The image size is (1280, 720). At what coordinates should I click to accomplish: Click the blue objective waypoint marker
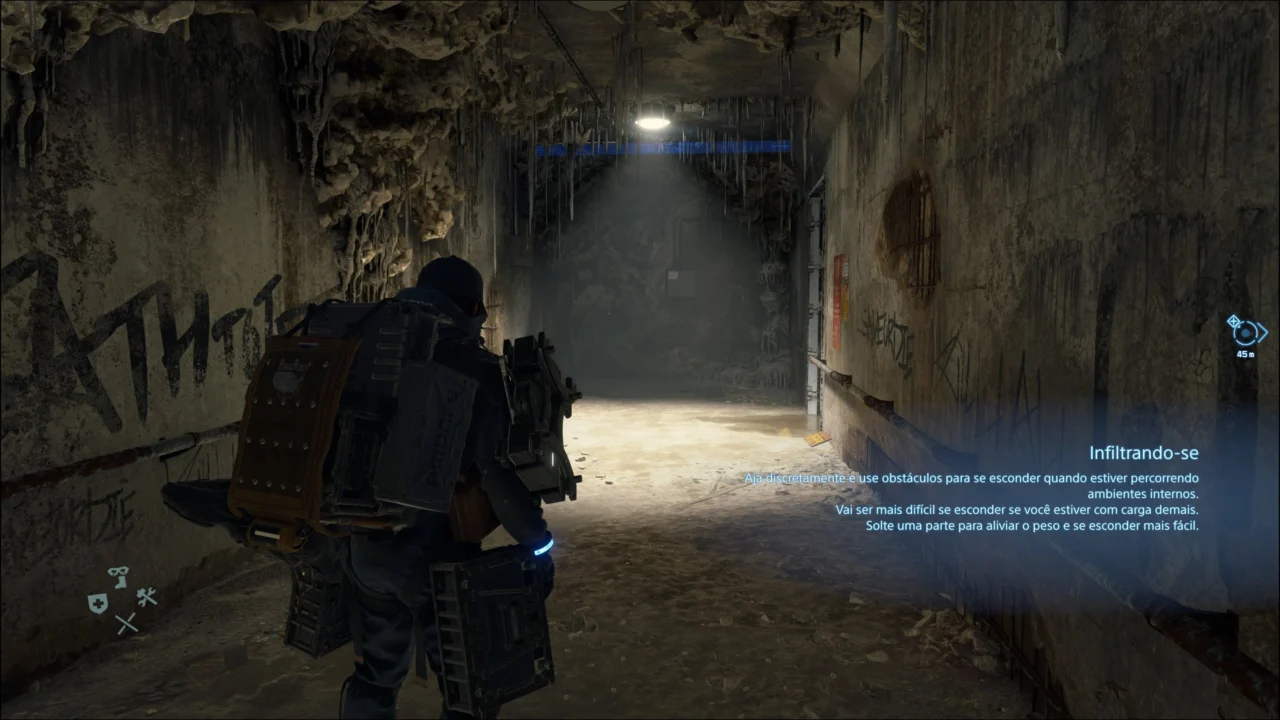1246,331
